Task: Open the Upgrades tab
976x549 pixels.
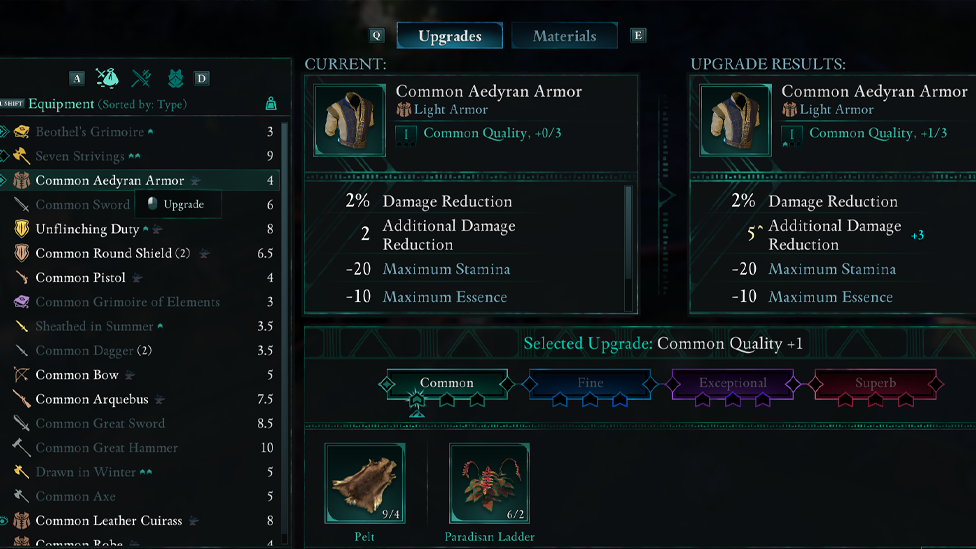Action: click(x=449, y=36)
